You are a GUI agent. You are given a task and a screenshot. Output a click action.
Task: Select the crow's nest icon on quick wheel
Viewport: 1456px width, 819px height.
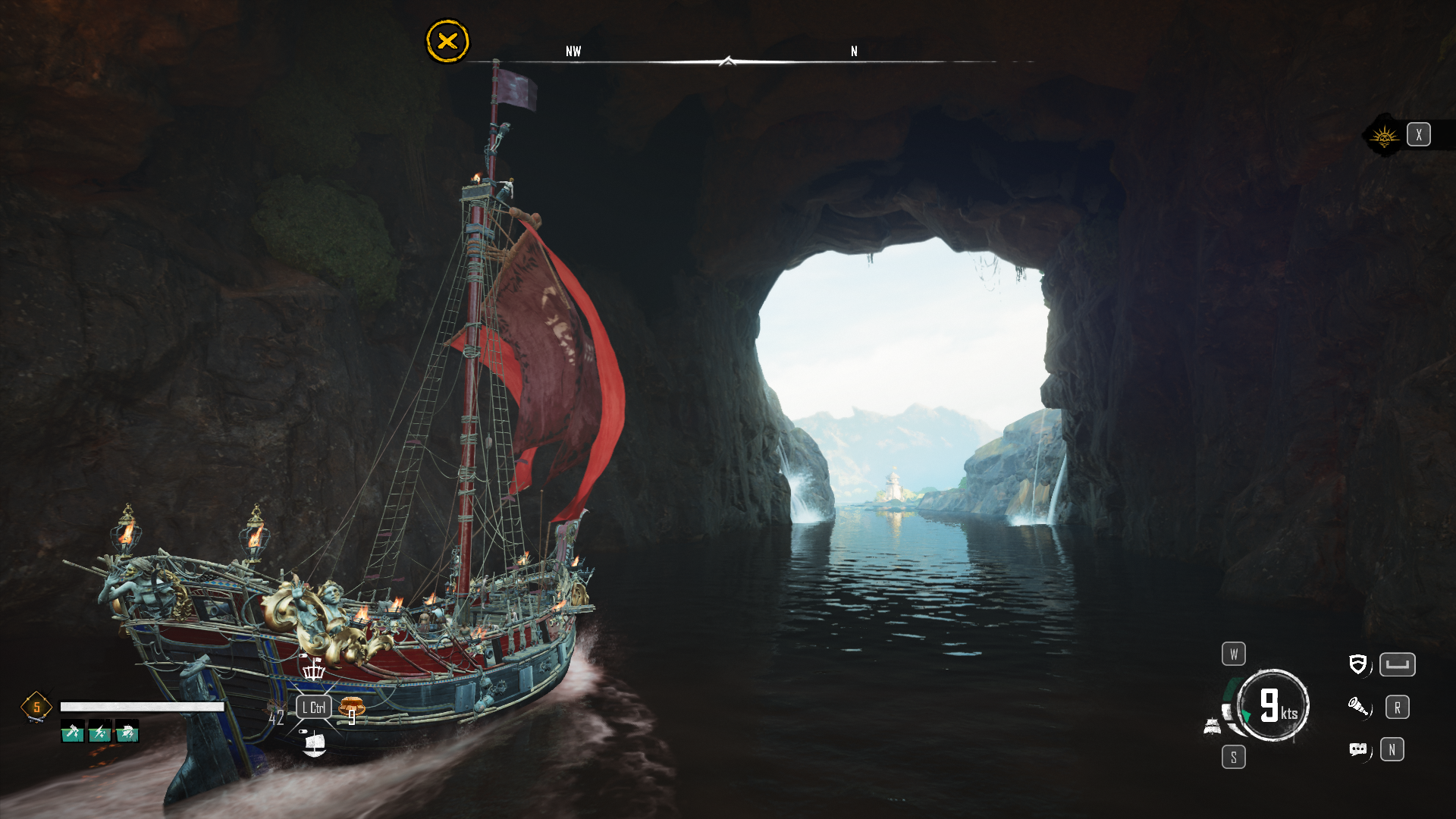tap(313, 669)
